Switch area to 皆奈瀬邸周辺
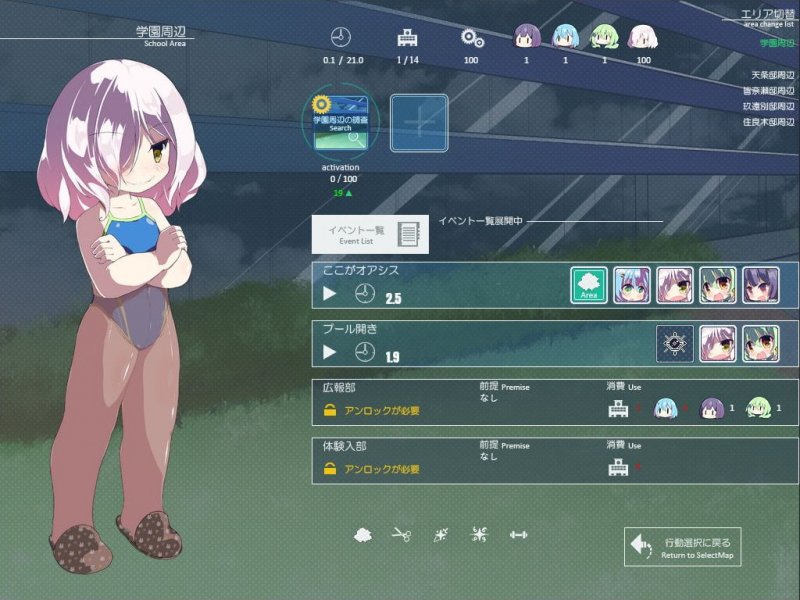Viewport: 800px width, 600px height. (x=770, y=91)
